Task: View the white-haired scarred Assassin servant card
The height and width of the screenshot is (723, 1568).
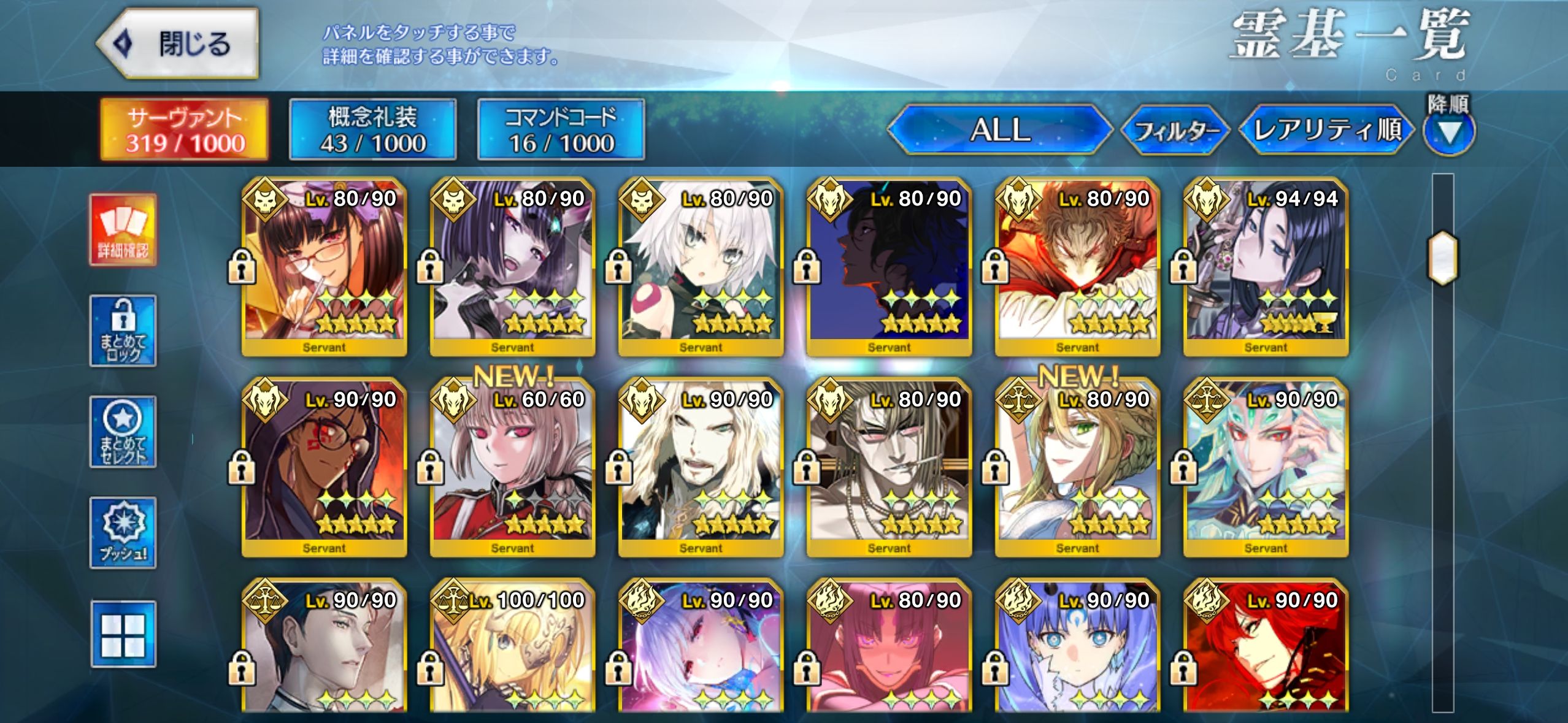Action: click(x=701, y=267)
